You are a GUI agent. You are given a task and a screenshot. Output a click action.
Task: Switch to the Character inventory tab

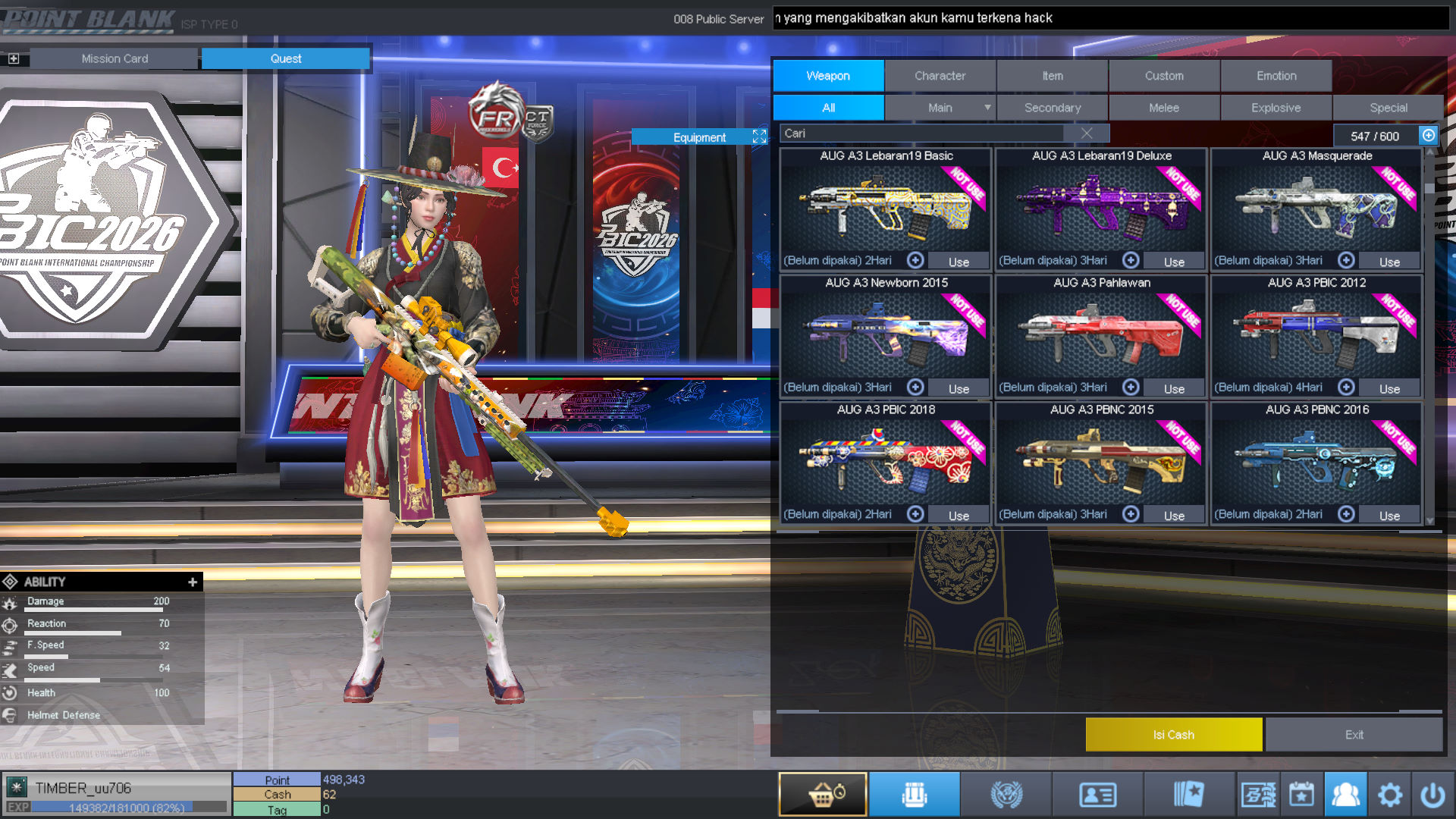pos(940,76)
